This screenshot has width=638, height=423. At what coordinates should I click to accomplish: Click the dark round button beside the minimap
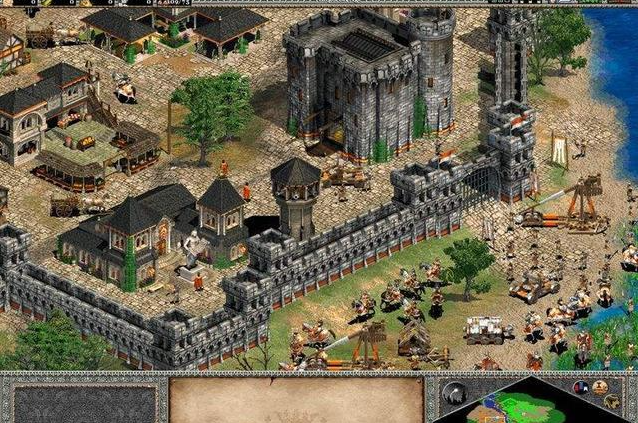(x=455, y=391)
